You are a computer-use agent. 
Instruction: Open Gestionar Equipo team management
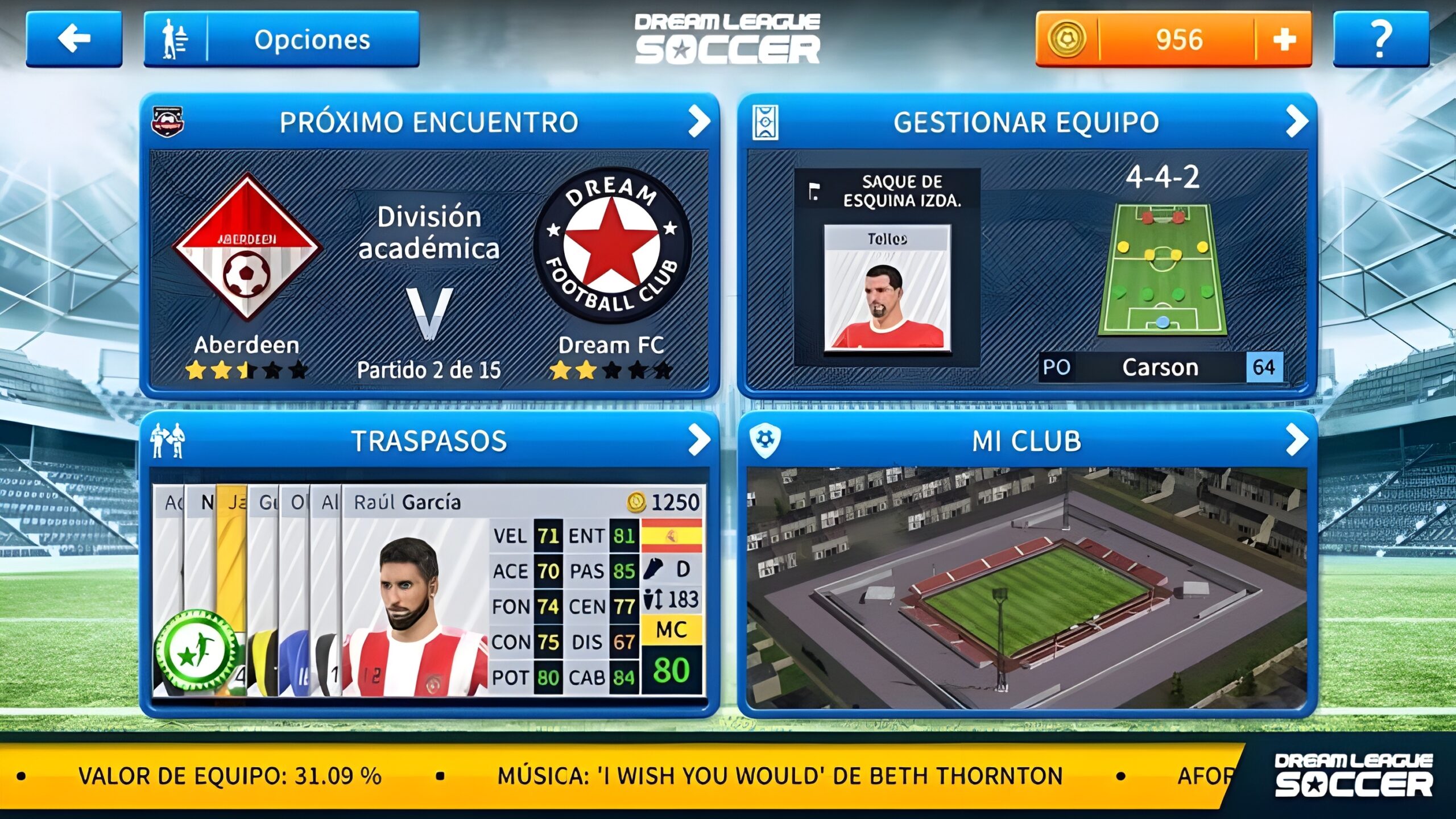[1027, 122]
